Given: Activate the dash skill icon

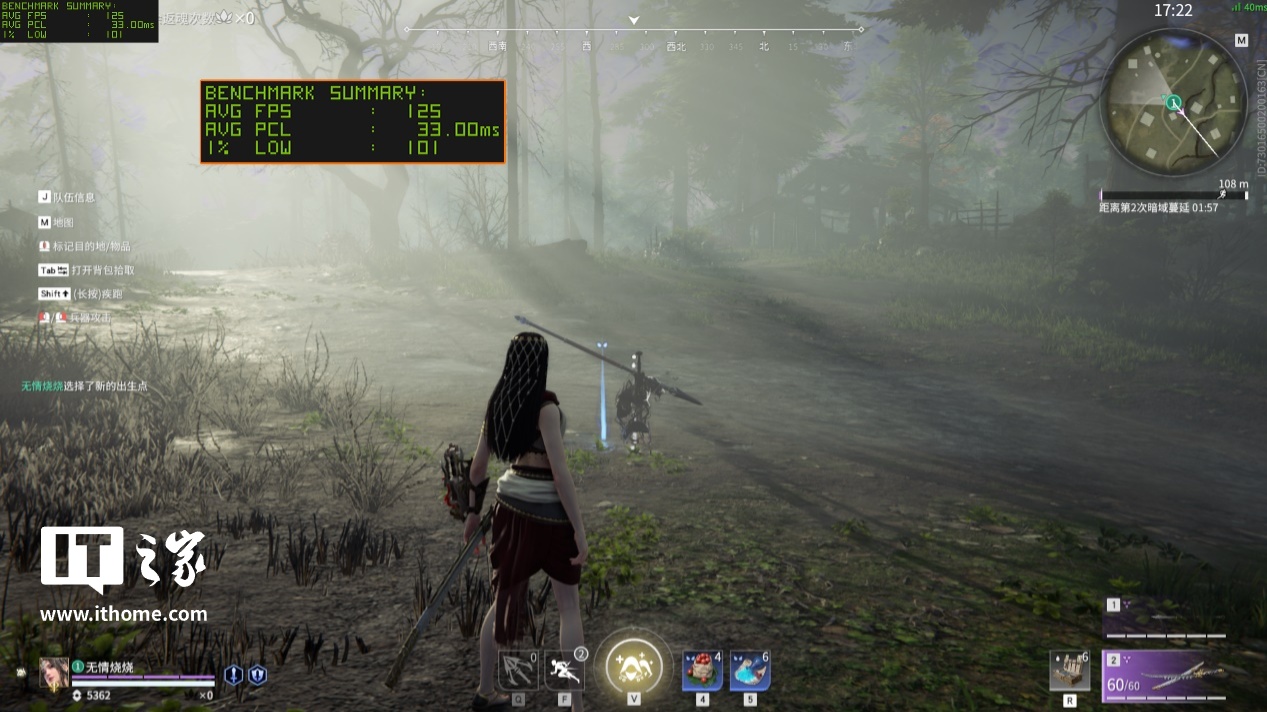Looking at the screenshot, I should tap(565, 670).
